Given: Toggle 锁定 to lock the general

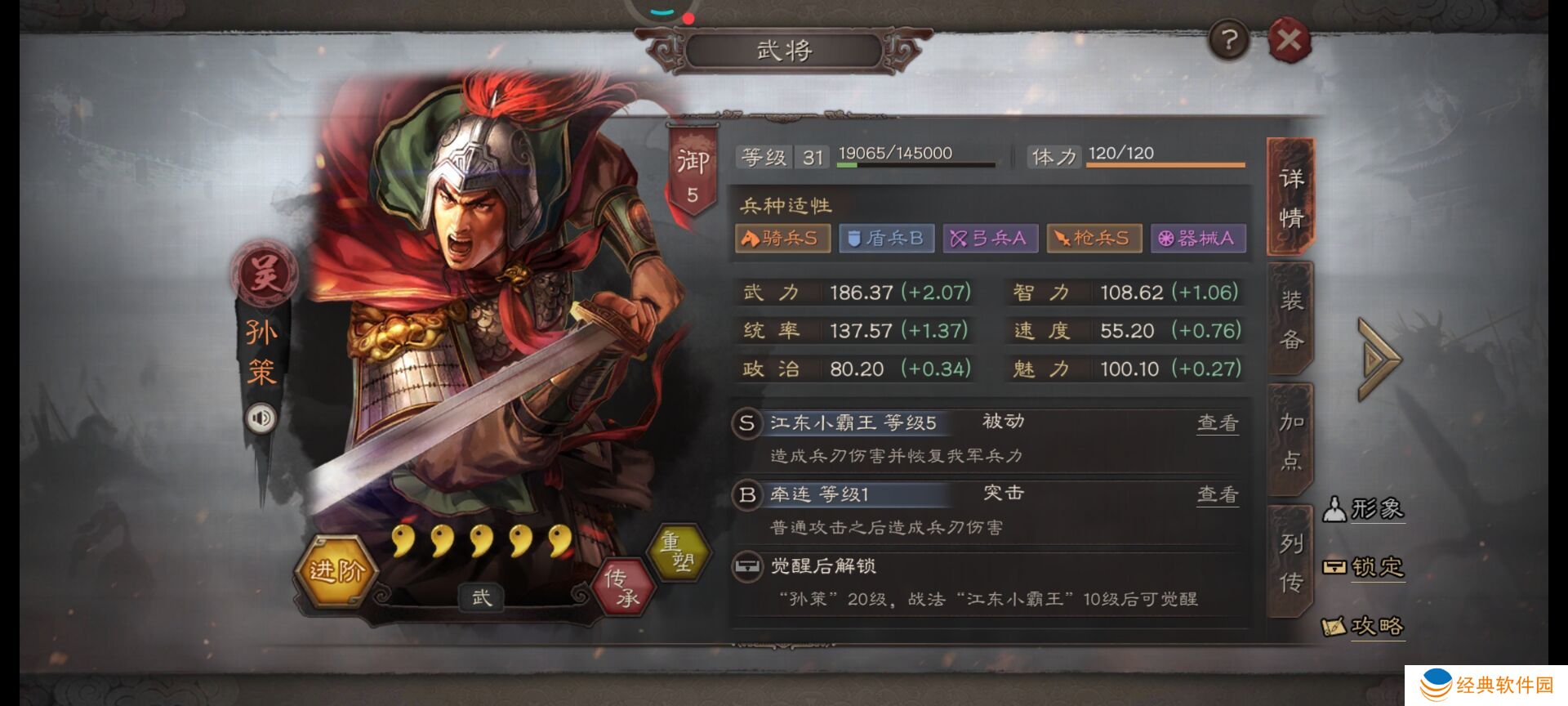Looking at the screenshot, I should point(1365,568).
